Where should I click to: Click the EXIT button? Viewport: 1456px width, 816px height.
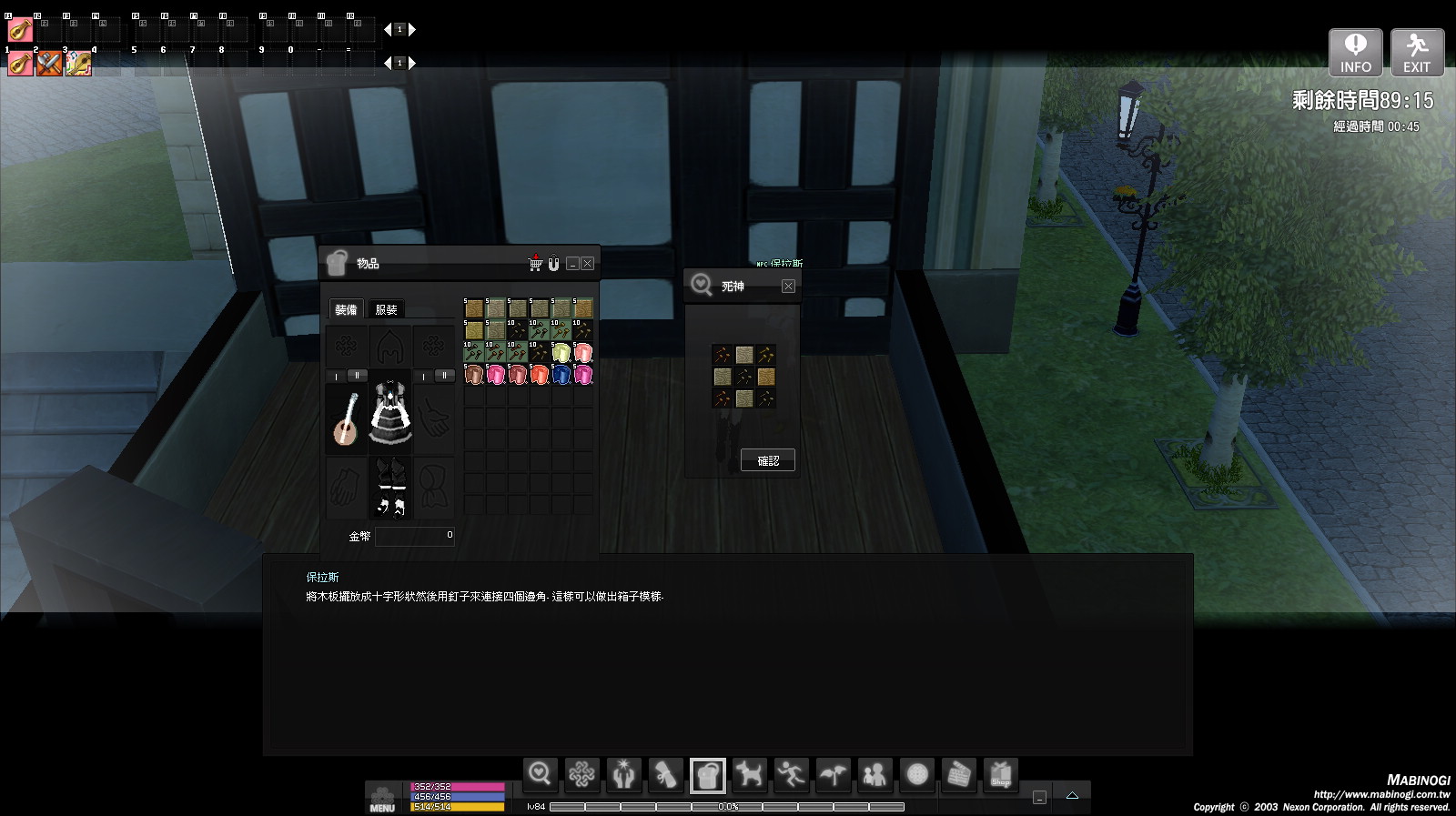[x=1417, y=53]
